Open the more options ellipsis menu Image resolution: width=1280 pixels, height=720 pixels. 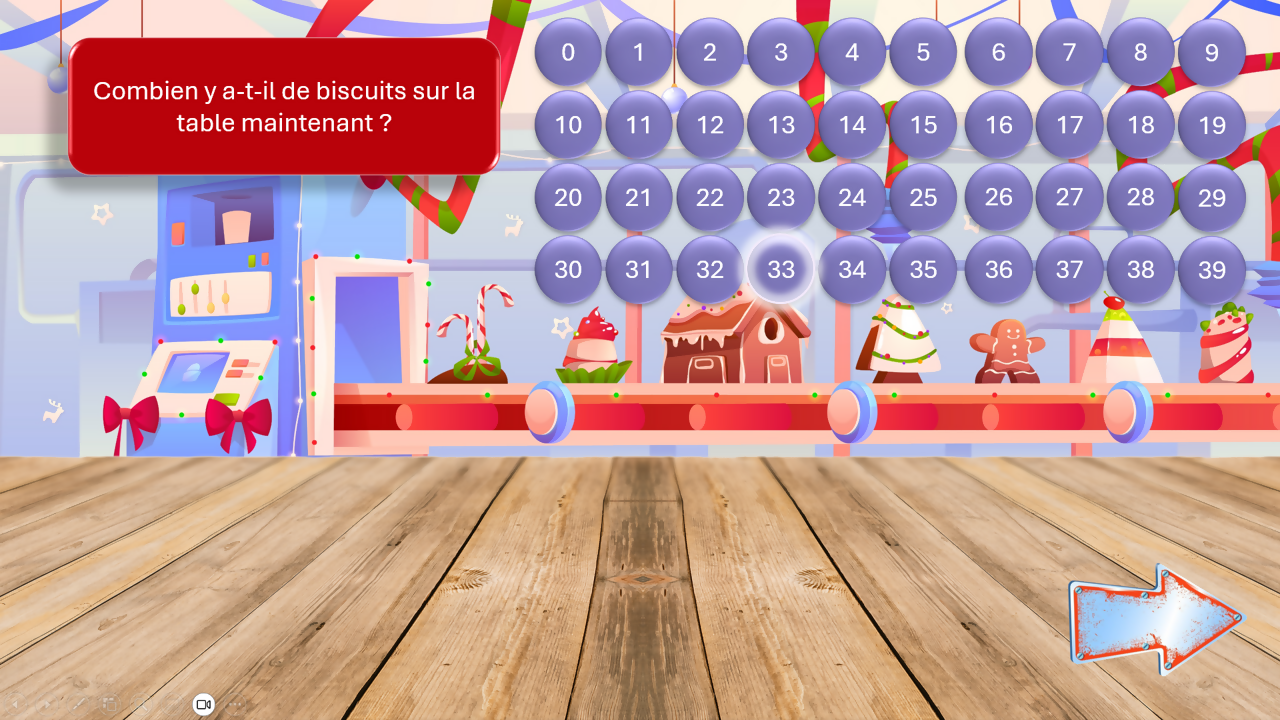235,704
